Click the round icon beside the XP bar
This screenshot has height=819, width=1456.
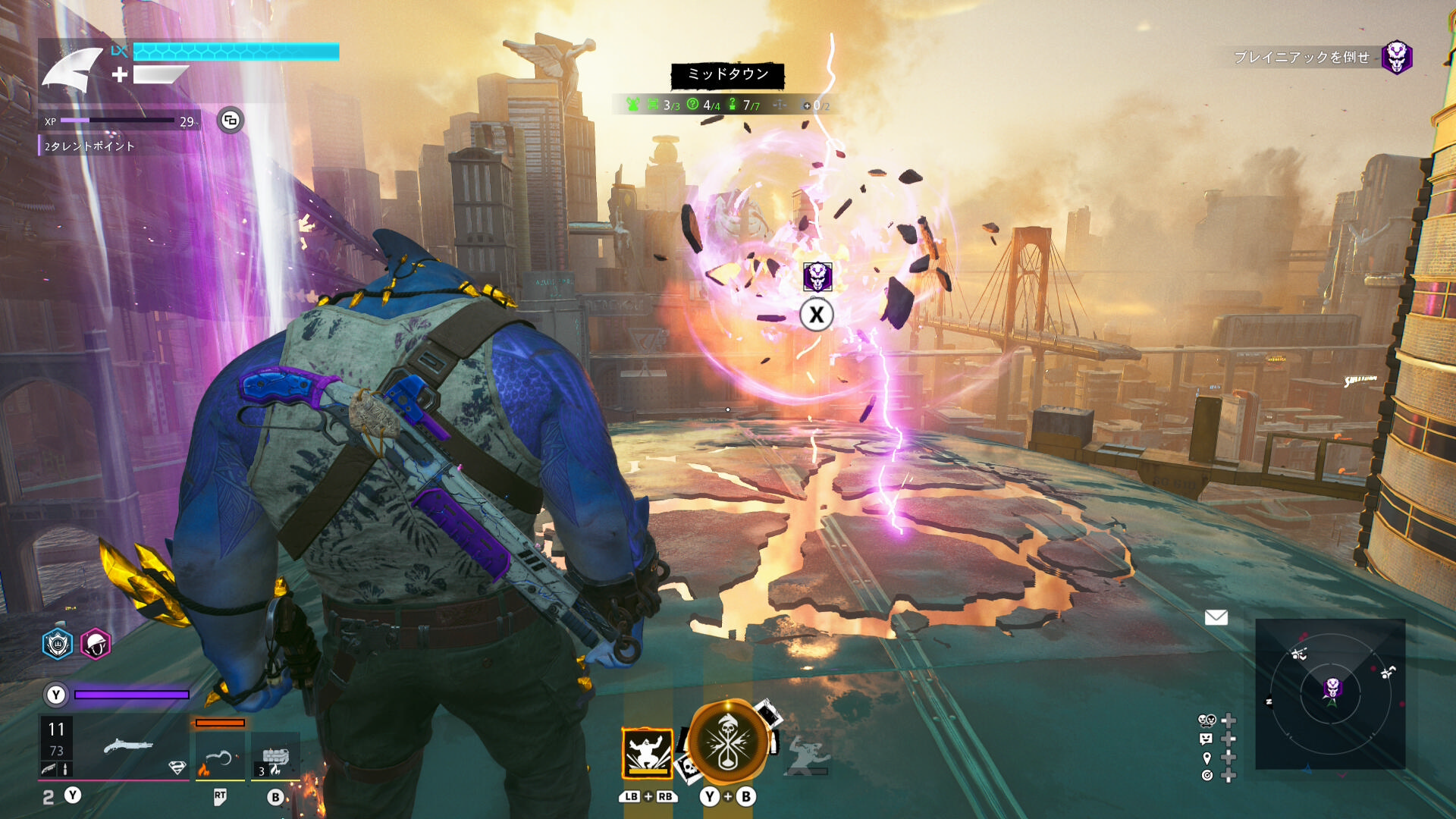click(x=231, y=120)
